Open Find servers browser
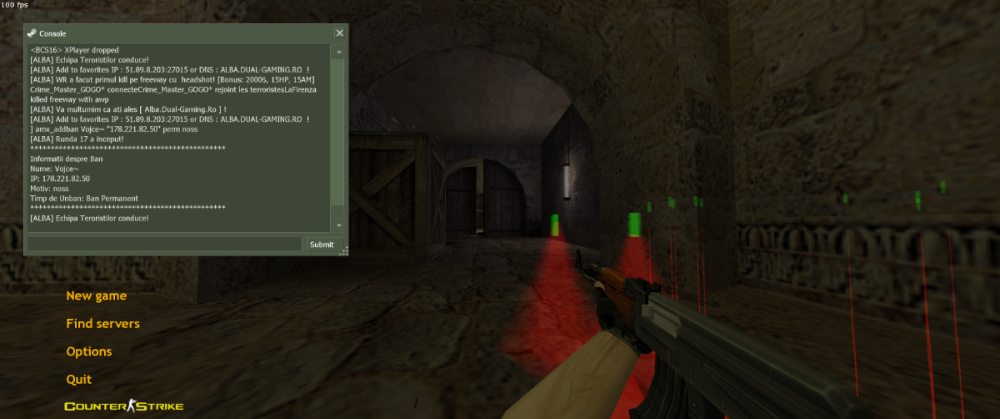Image resolution: width=1000 pixels, height=419 pixels. 103,324
